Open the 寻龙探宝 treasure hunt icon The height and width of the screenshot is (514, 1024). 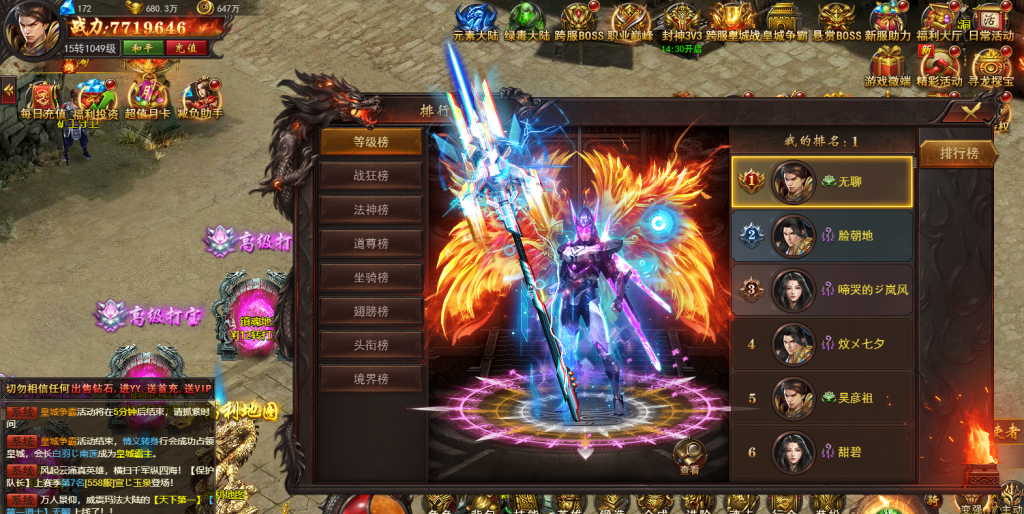(x=995, y=66)
